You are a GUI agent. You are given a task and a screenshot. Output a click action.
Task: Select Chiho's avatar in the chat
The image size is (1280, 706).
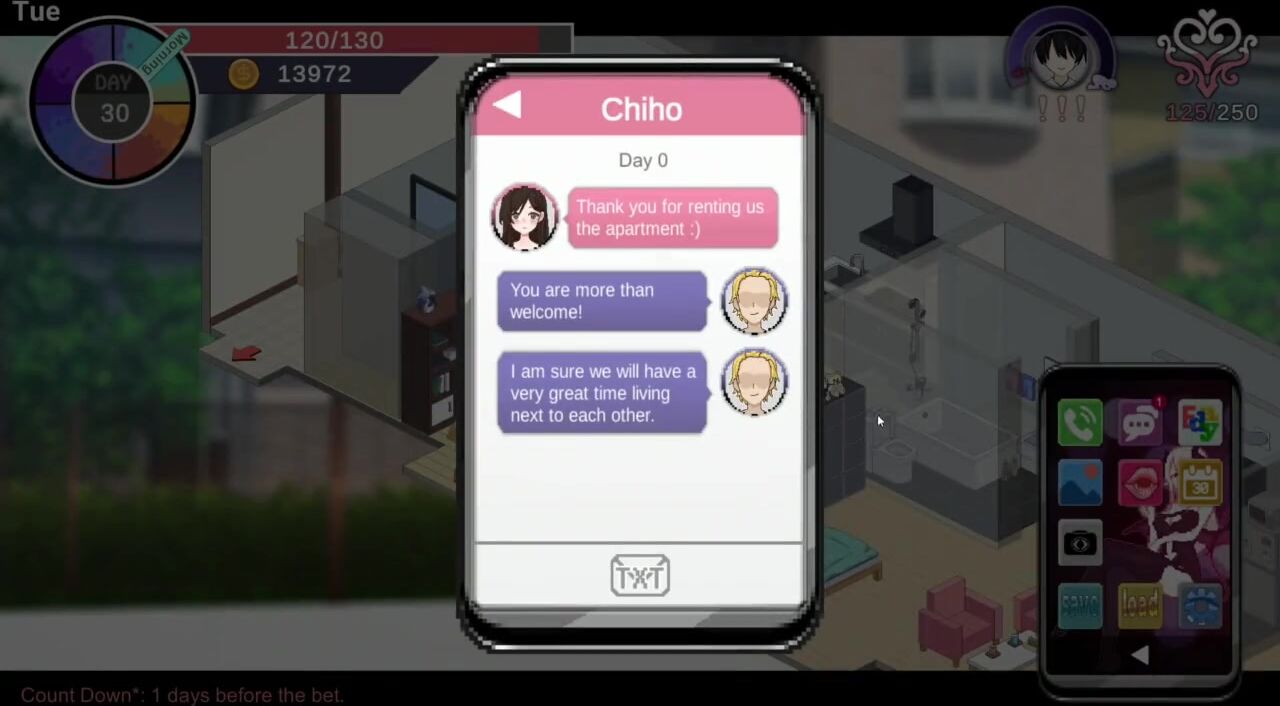coord(525,217)
